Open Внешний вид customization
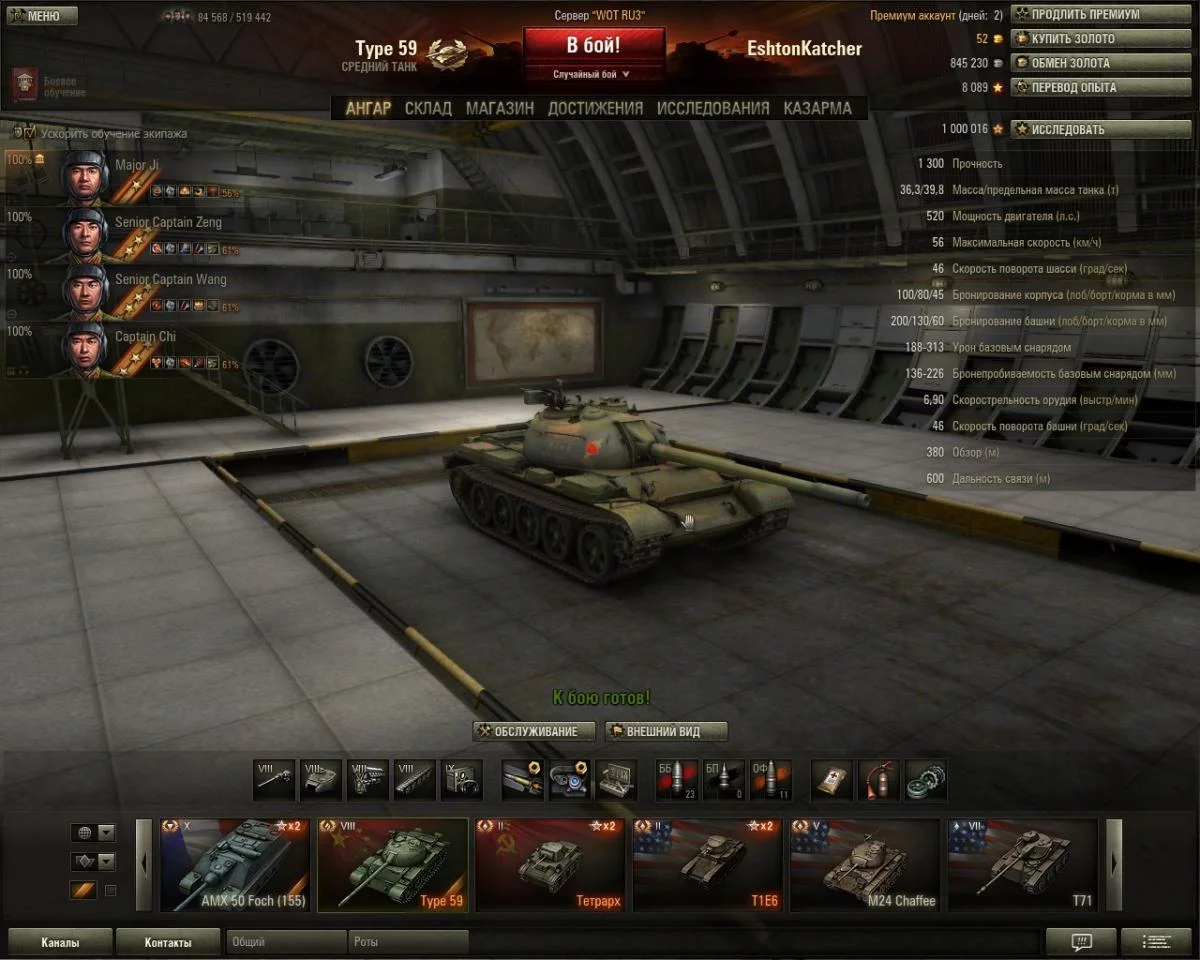 coord(666,731)
